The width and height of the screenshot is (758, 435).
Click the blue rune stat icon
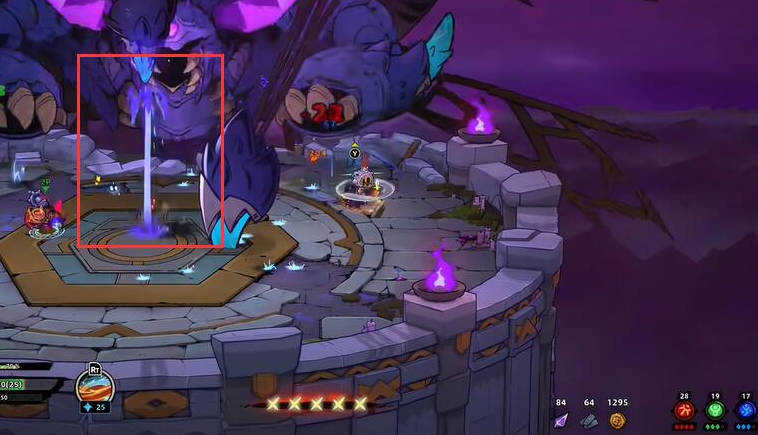[745, 411]
